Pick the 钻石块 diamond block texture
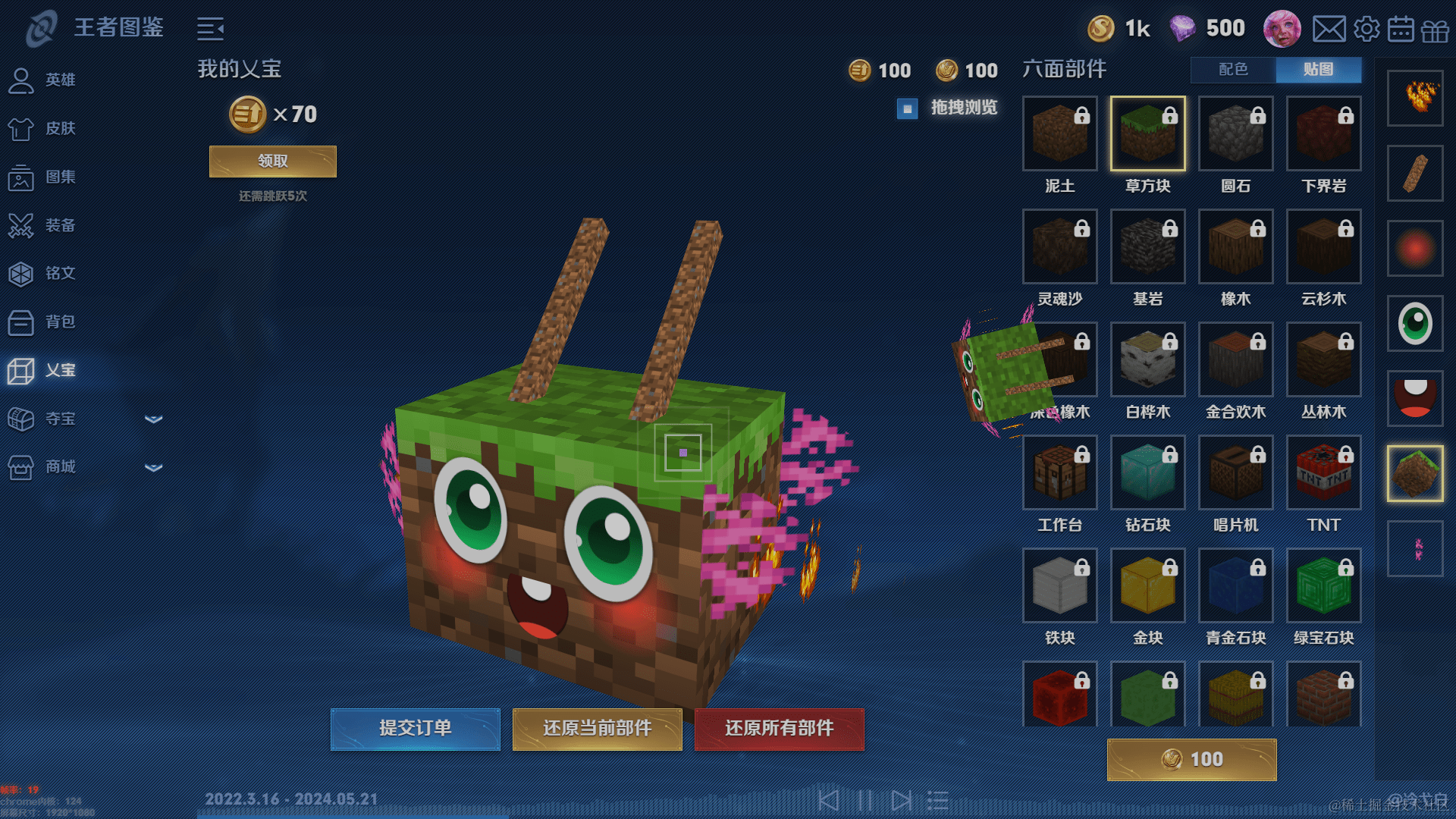This screenshot has height=819, width=1456. 1147,472
